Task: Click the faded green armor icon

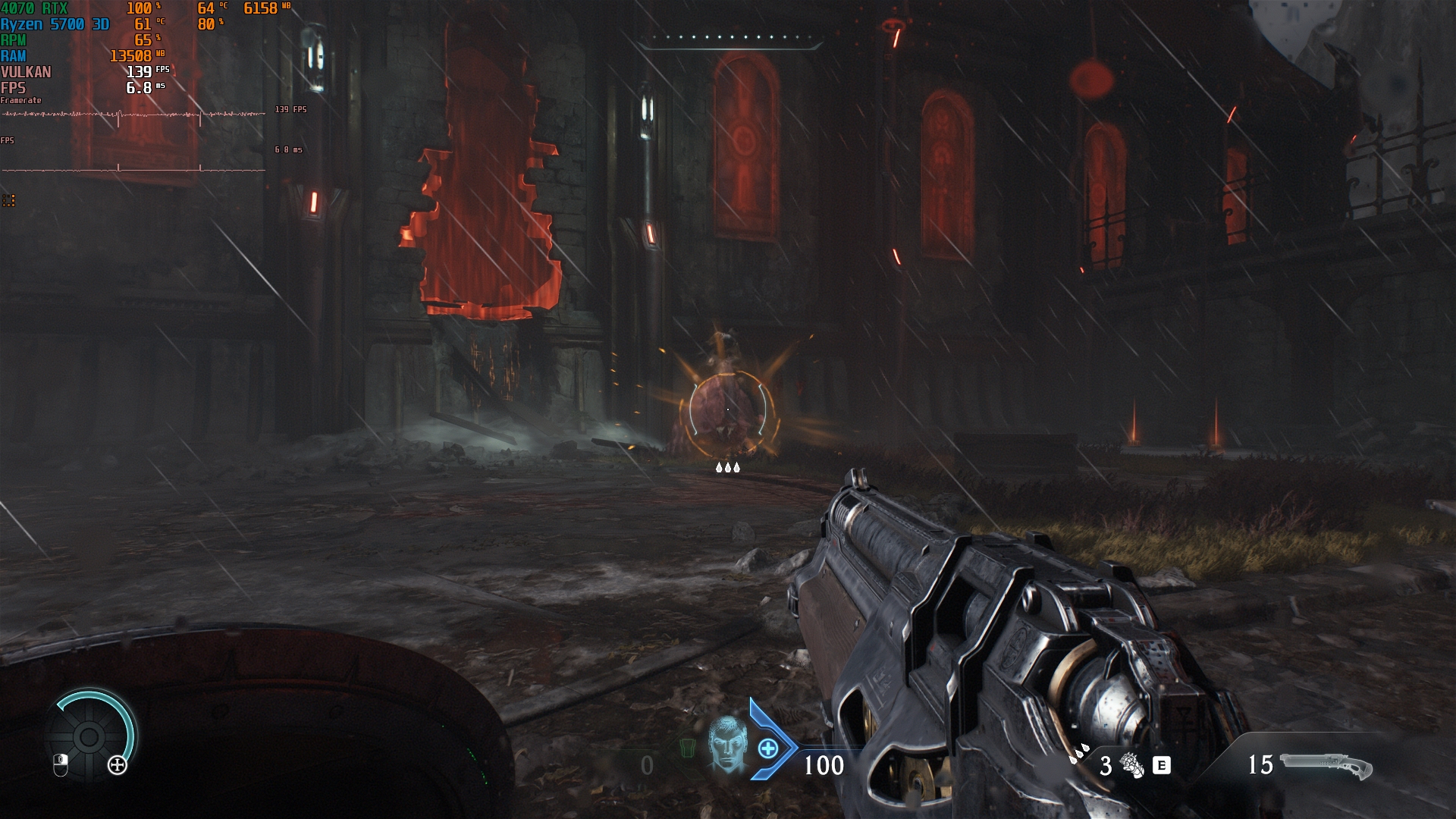Action: pos(687,748)
